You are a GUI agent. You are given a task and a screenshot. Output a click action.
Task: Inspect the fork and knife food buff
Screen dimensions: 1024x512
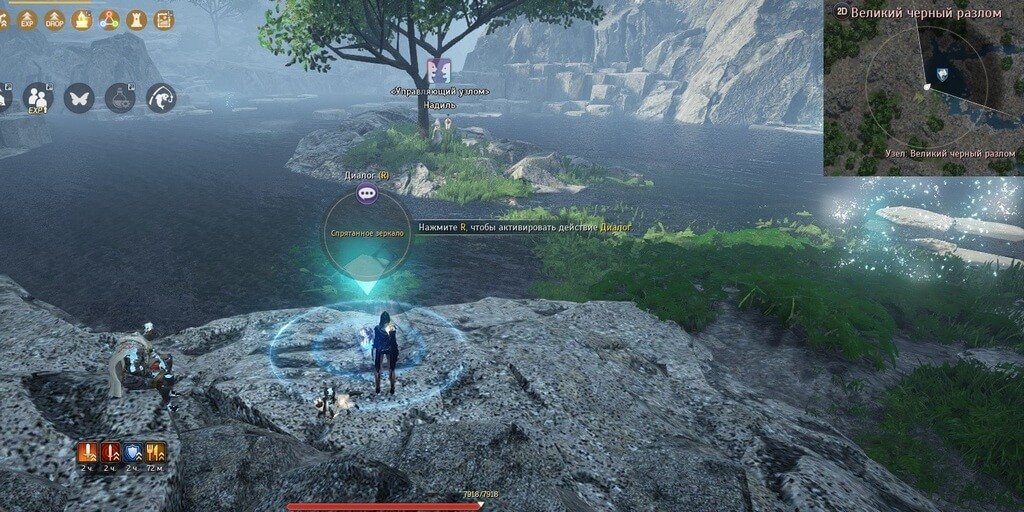(x=155, y=452)
